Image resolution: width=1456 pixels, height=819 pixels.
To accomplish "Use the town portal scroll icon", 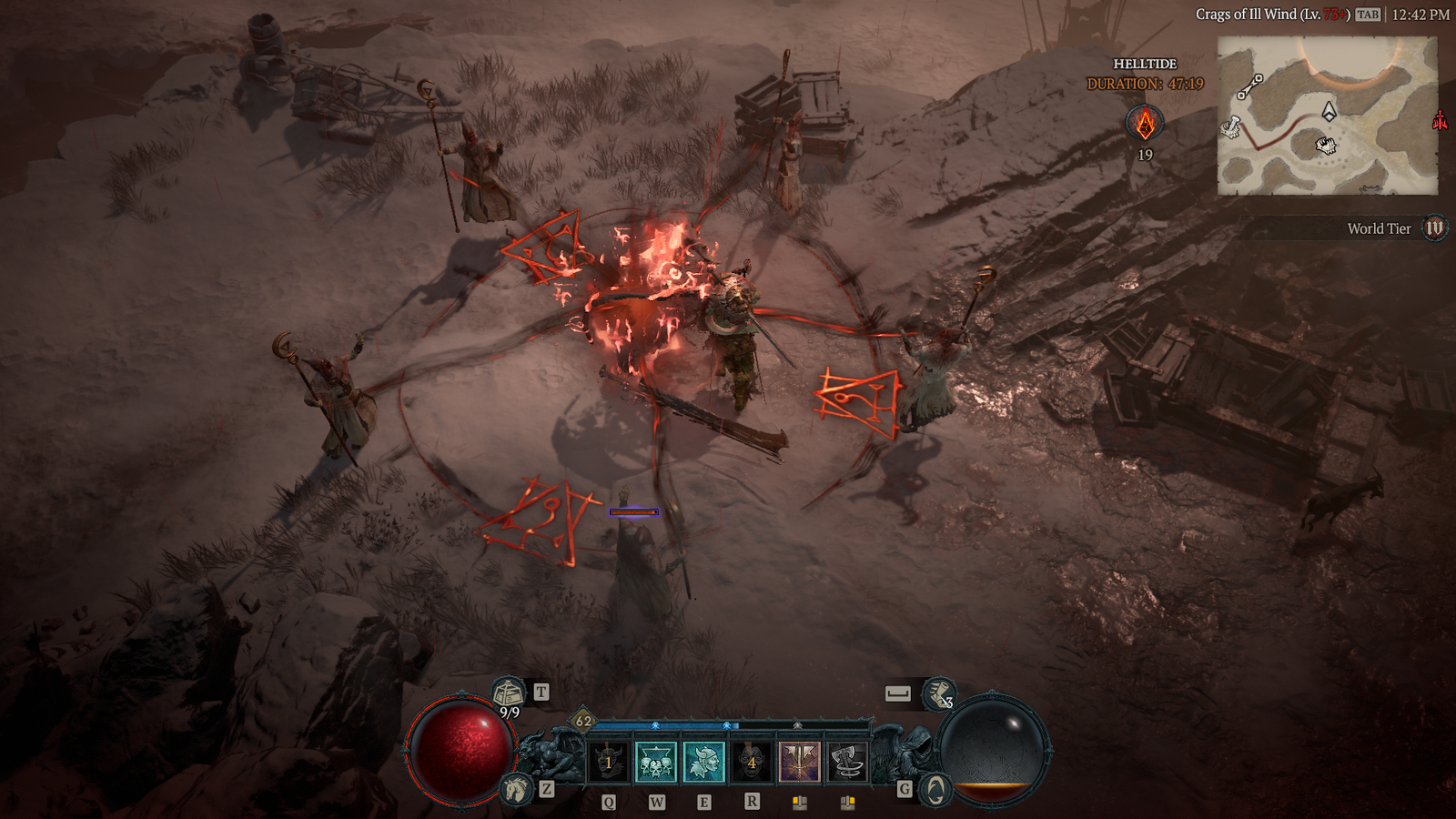I will tap(508, 693).
